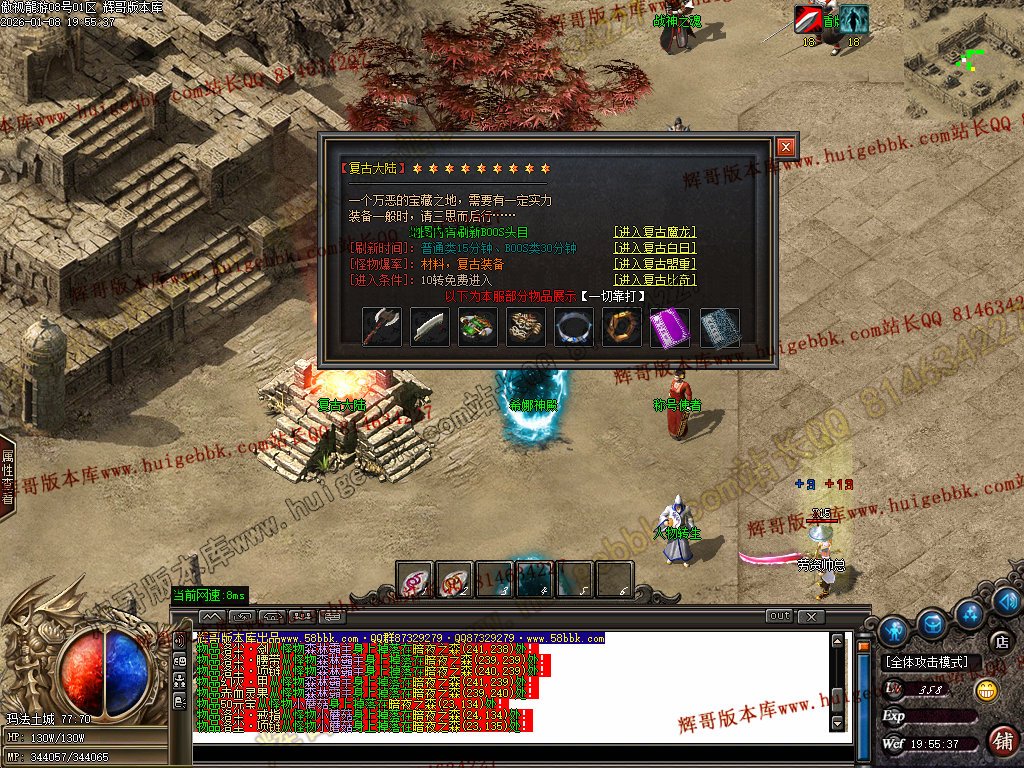Select the purple skill book item
The height and width of the screenshot is (768, 1024).
click(670, 327)
